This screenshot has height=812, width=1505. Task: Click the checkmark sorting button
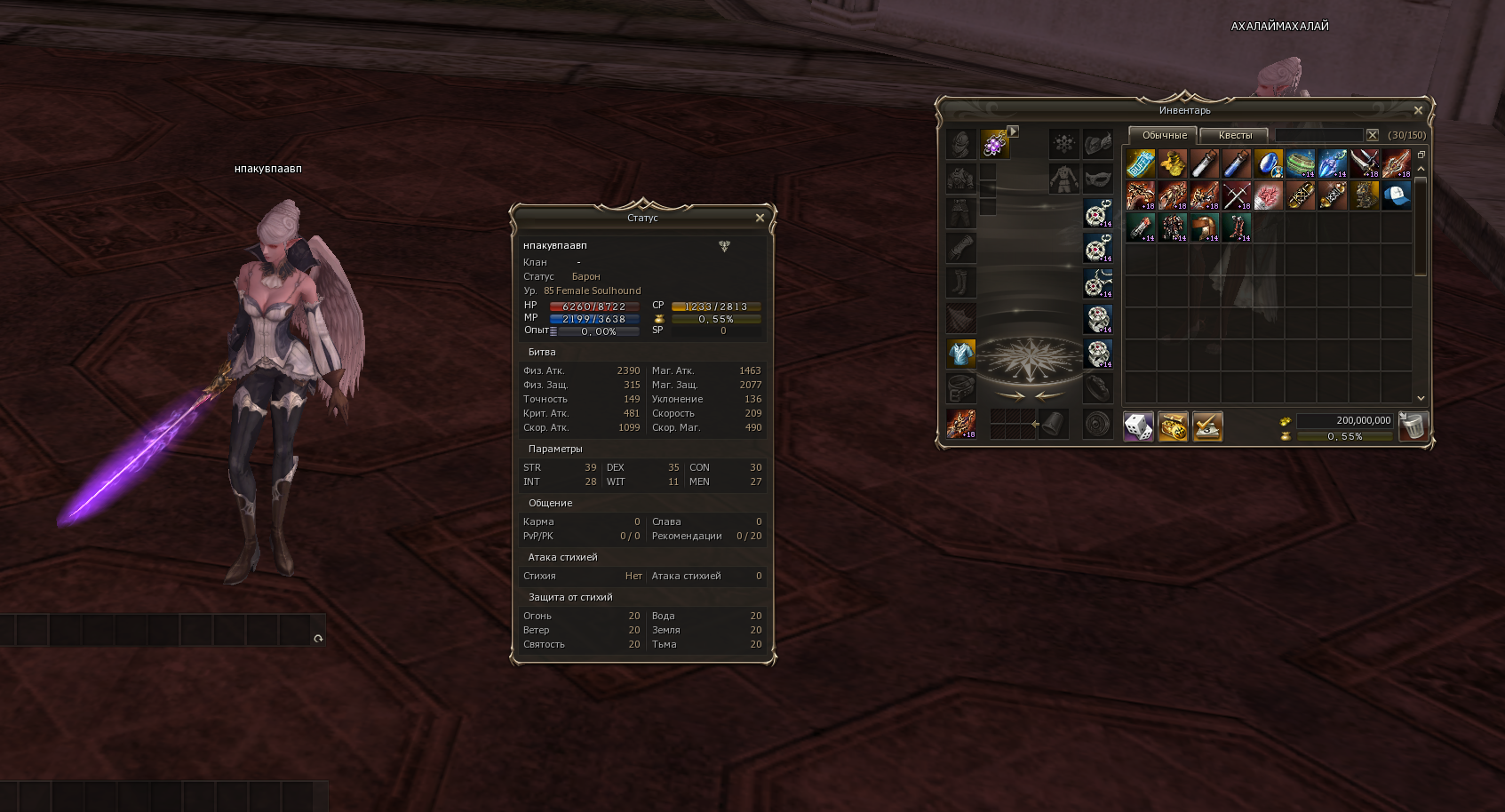pyautogui.click(x=1207, y=426)
